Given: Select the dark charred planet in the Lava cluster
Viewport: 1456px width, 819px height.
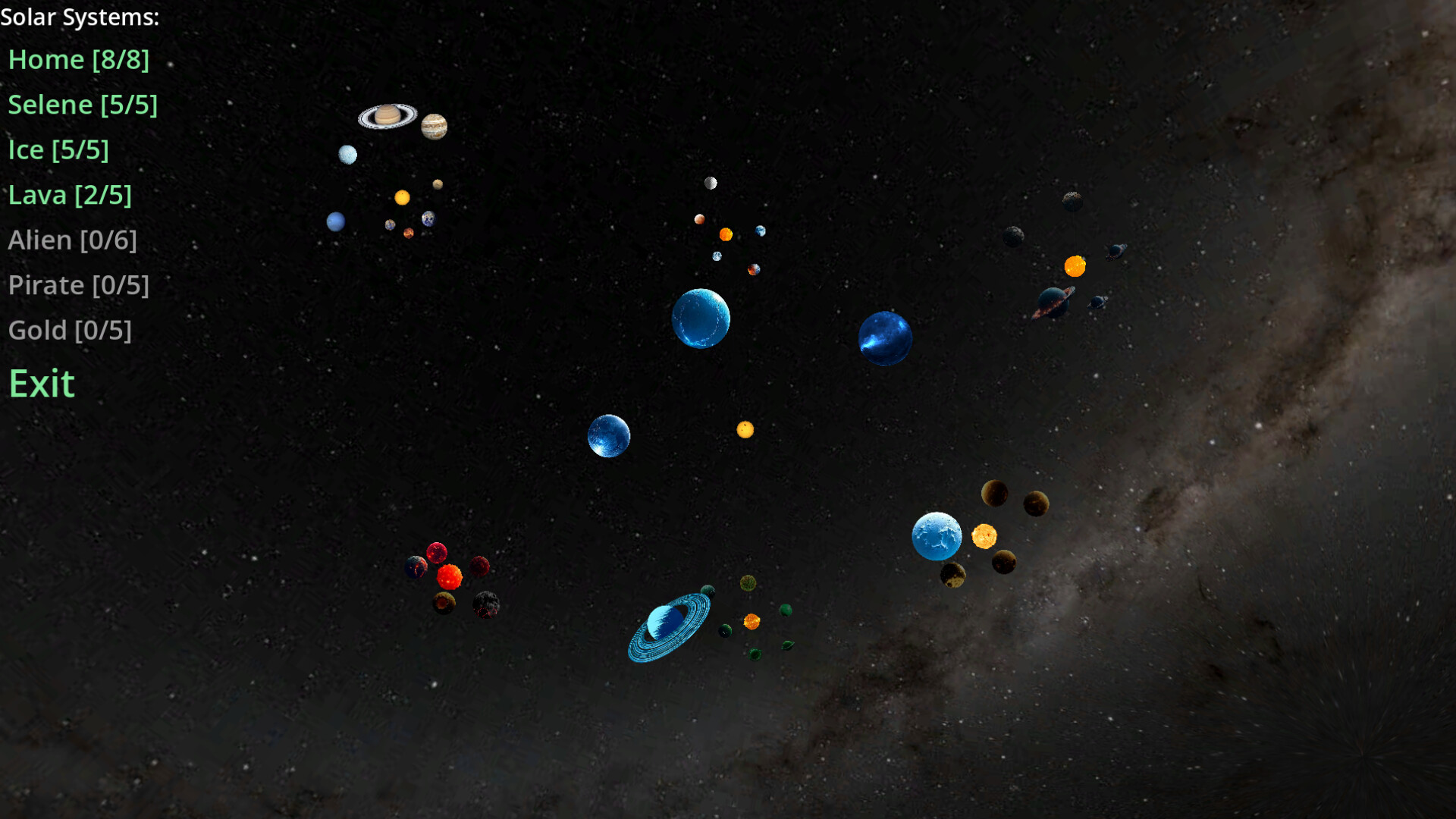Looking at the screenshot, I should 486,606.
